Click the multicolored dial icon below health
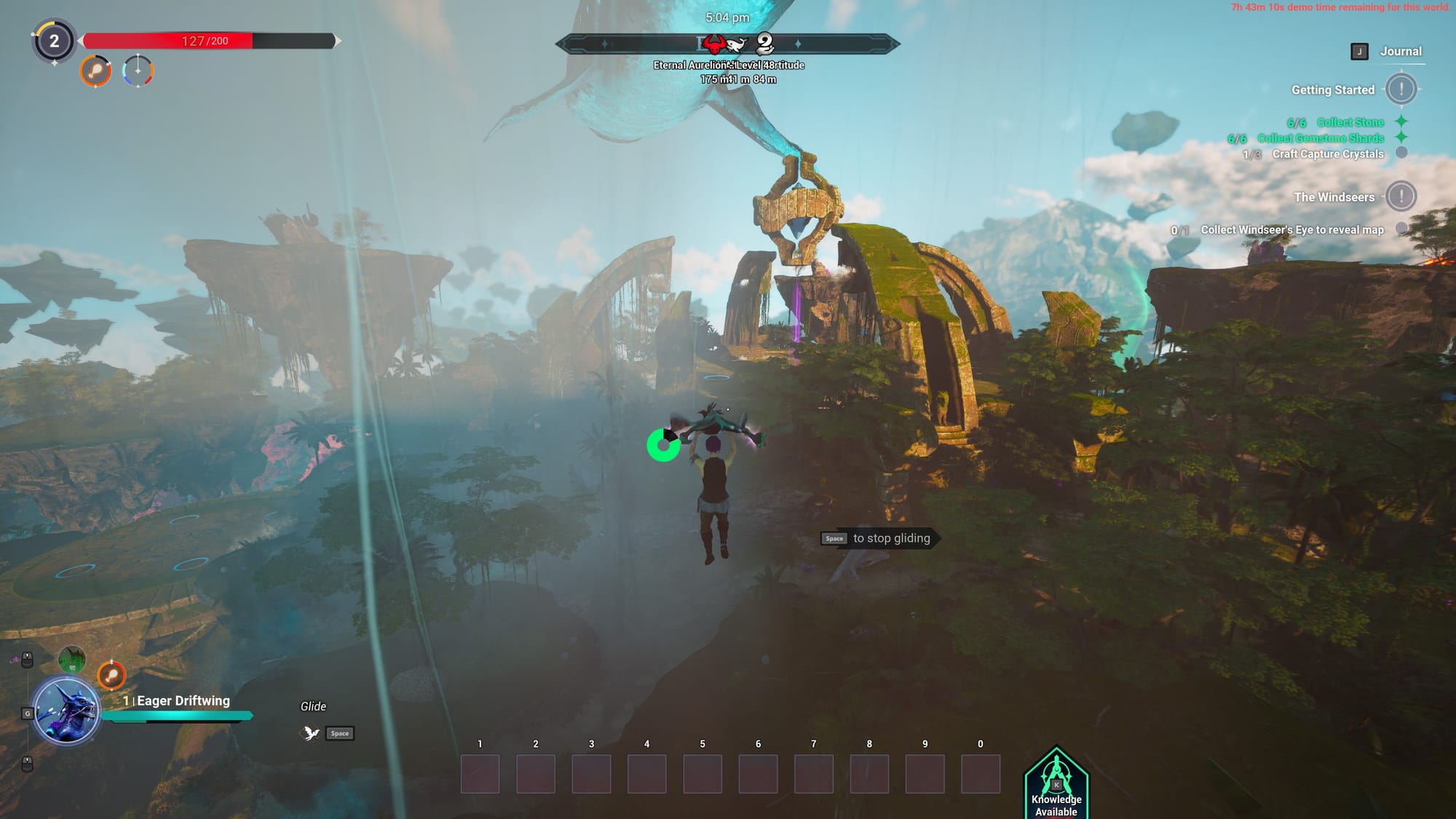This screenshot has height=819, width=1456. 138,71
